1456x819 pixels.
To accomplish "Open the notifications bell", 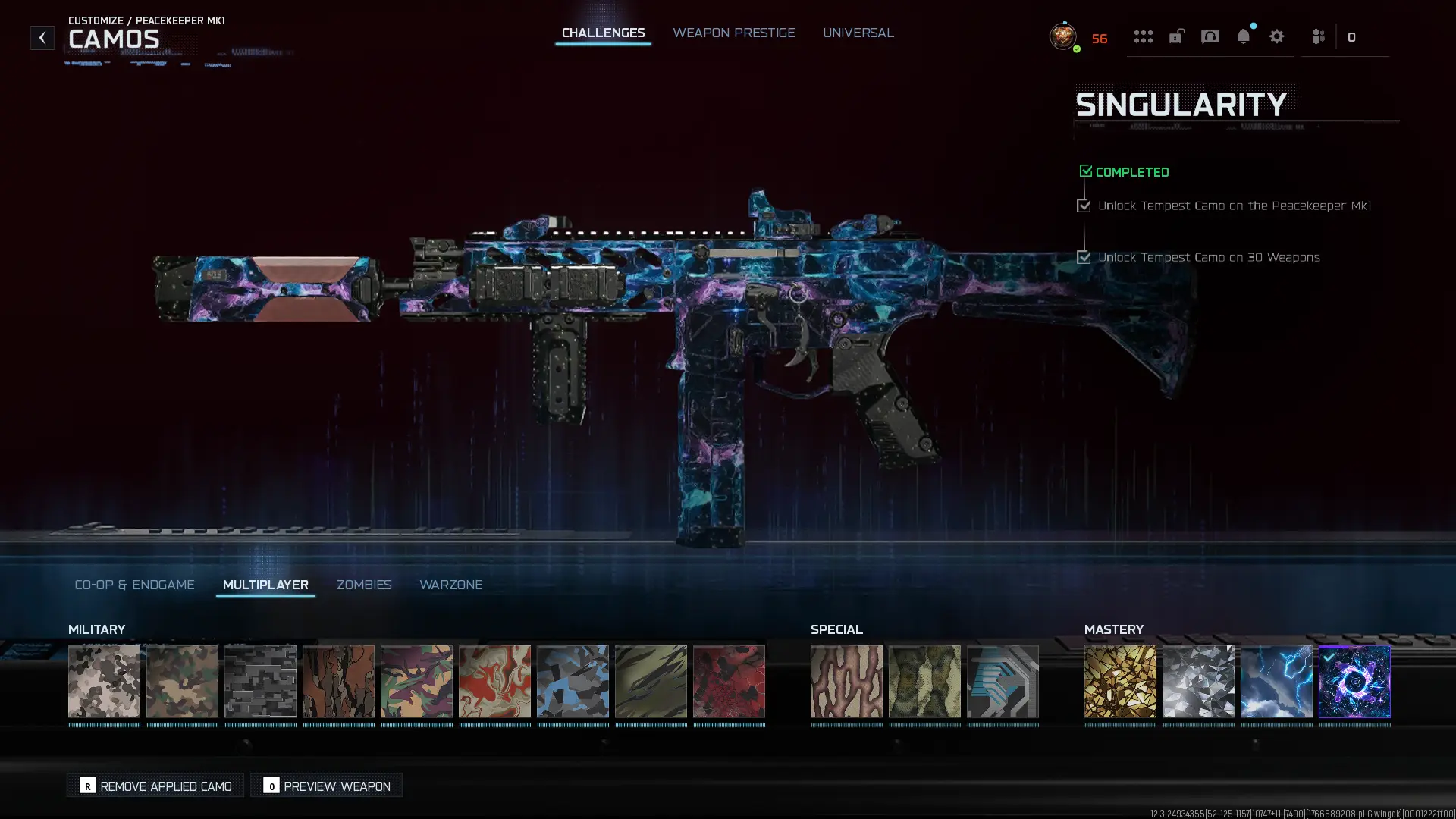I will (1244, 36).
